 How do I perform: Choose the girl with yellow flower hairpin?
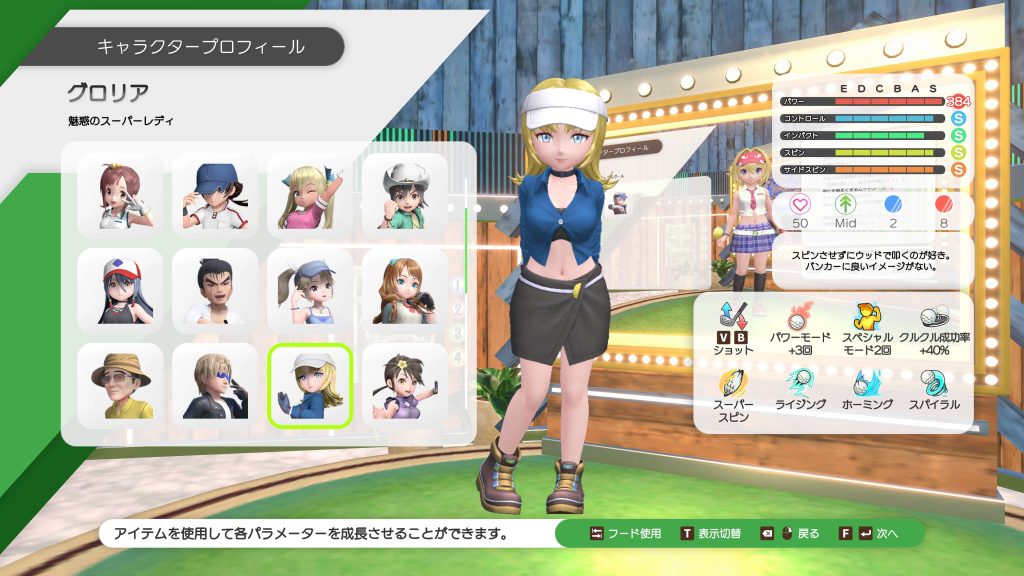tap(404, 385)
